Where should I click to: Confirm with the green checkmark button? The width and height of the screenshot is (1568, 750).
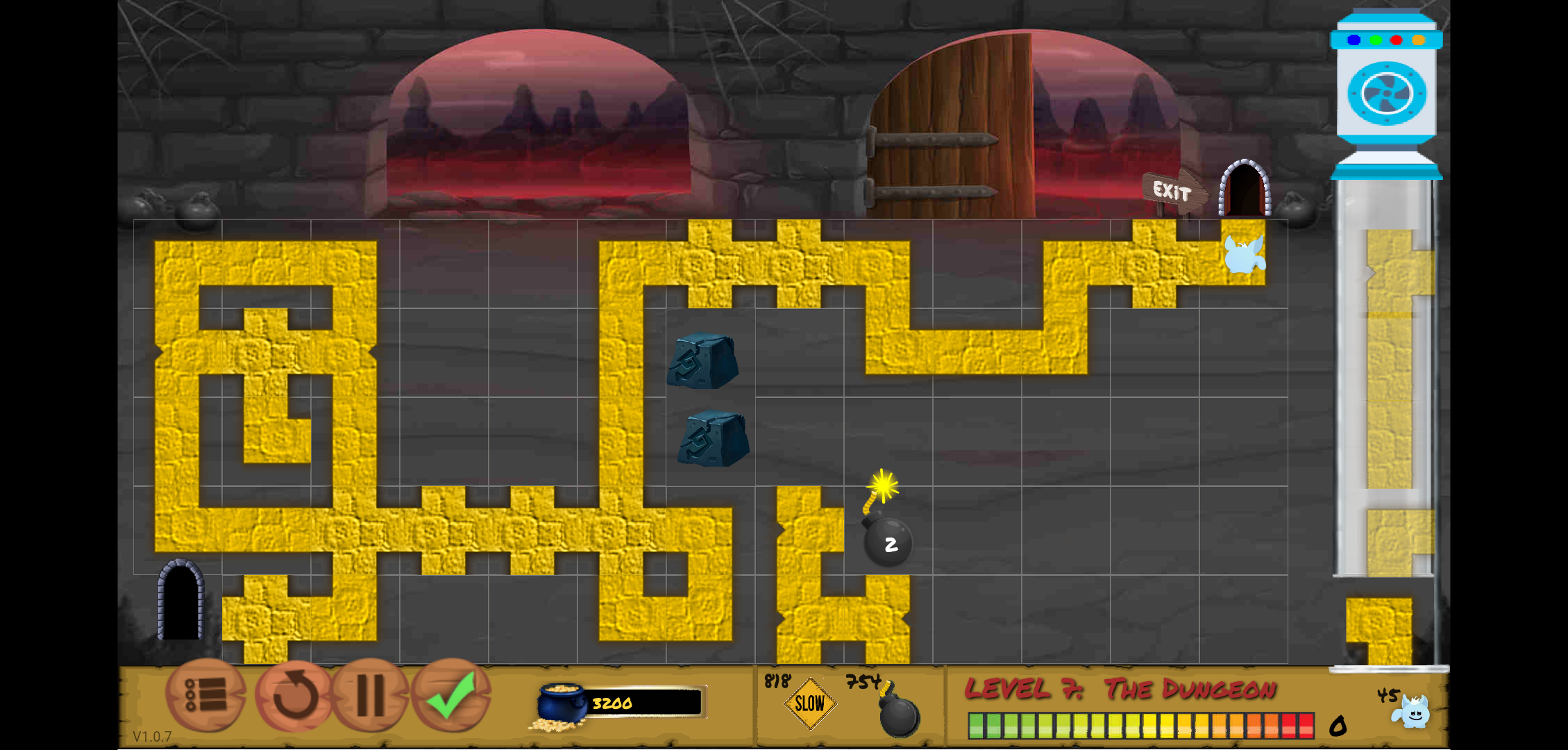coord(452,695)
